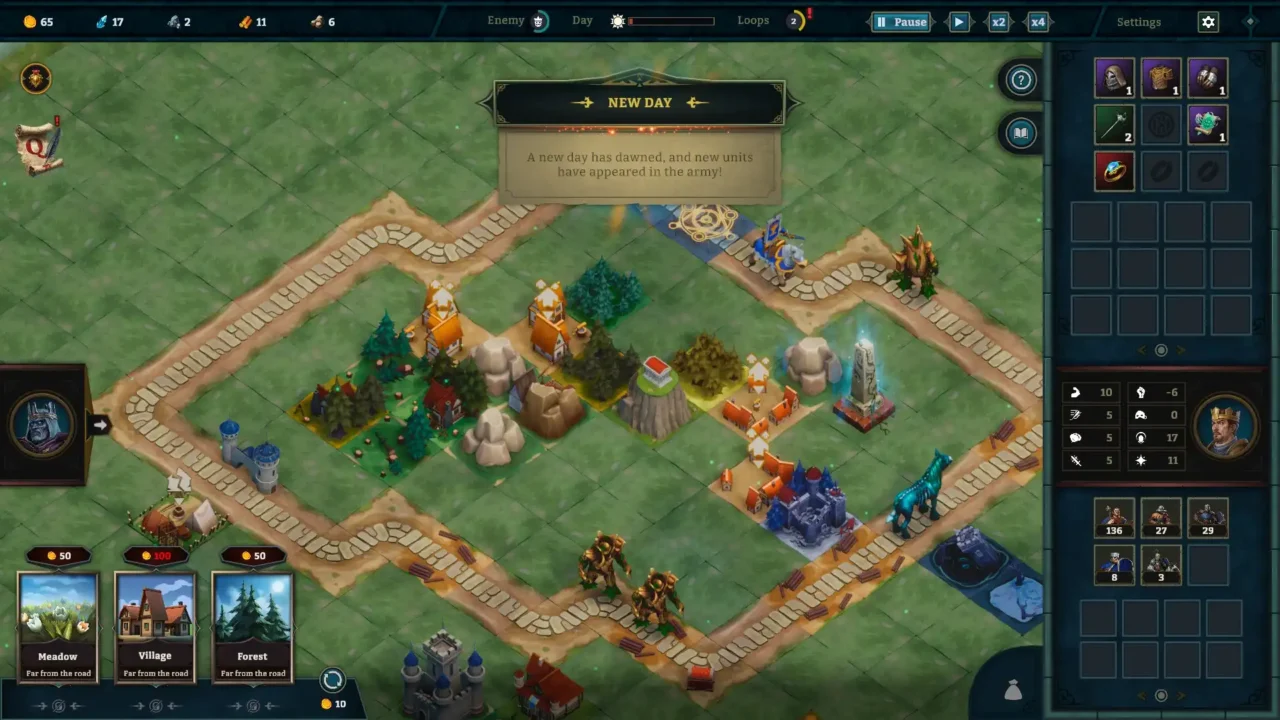This screenshot has width=1280, height=720.
Task: Equip the clawed gauntlets item
Action: (x=1207, y=78)
